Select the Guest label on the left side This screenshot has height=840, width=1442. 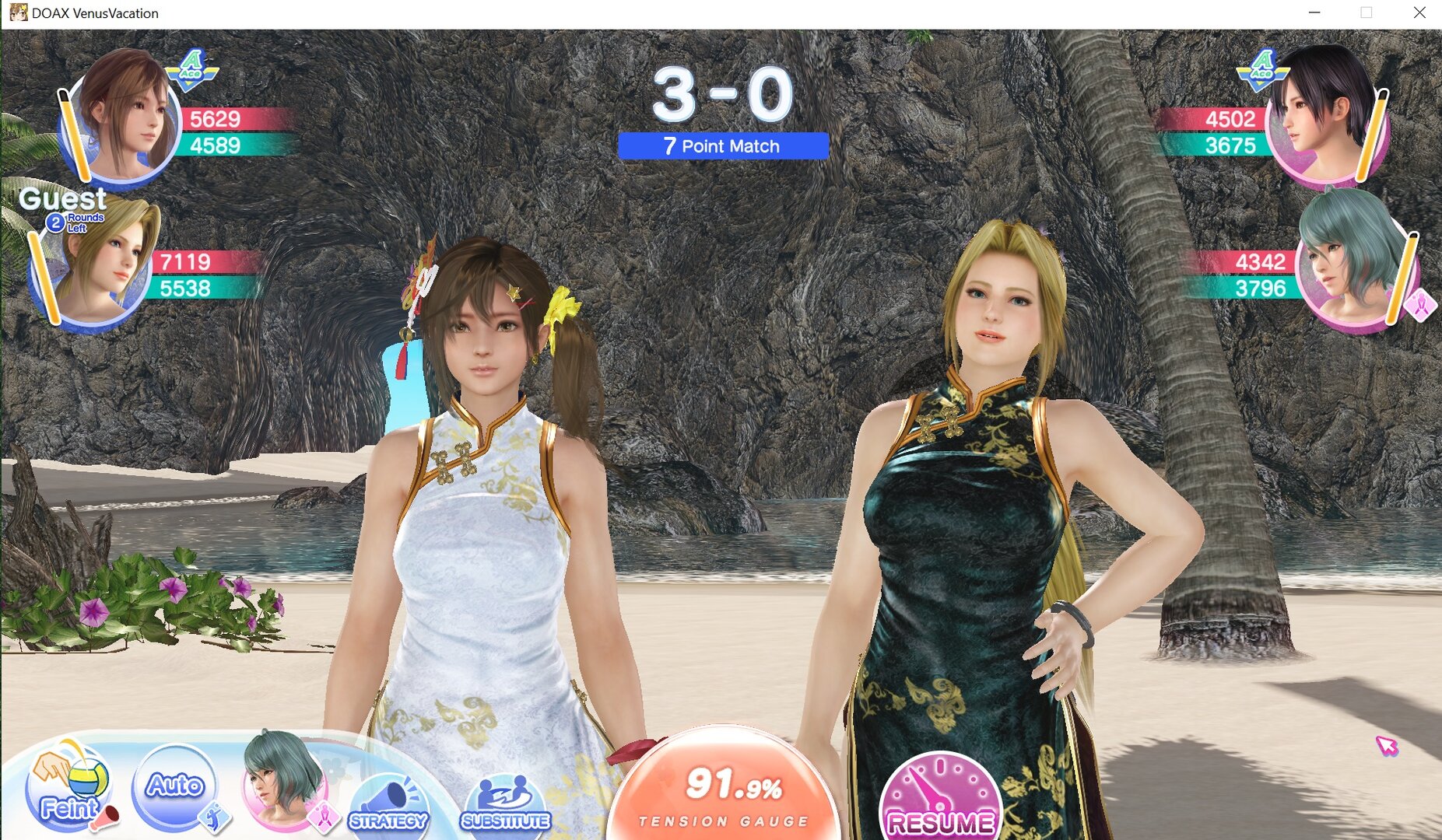64,200
